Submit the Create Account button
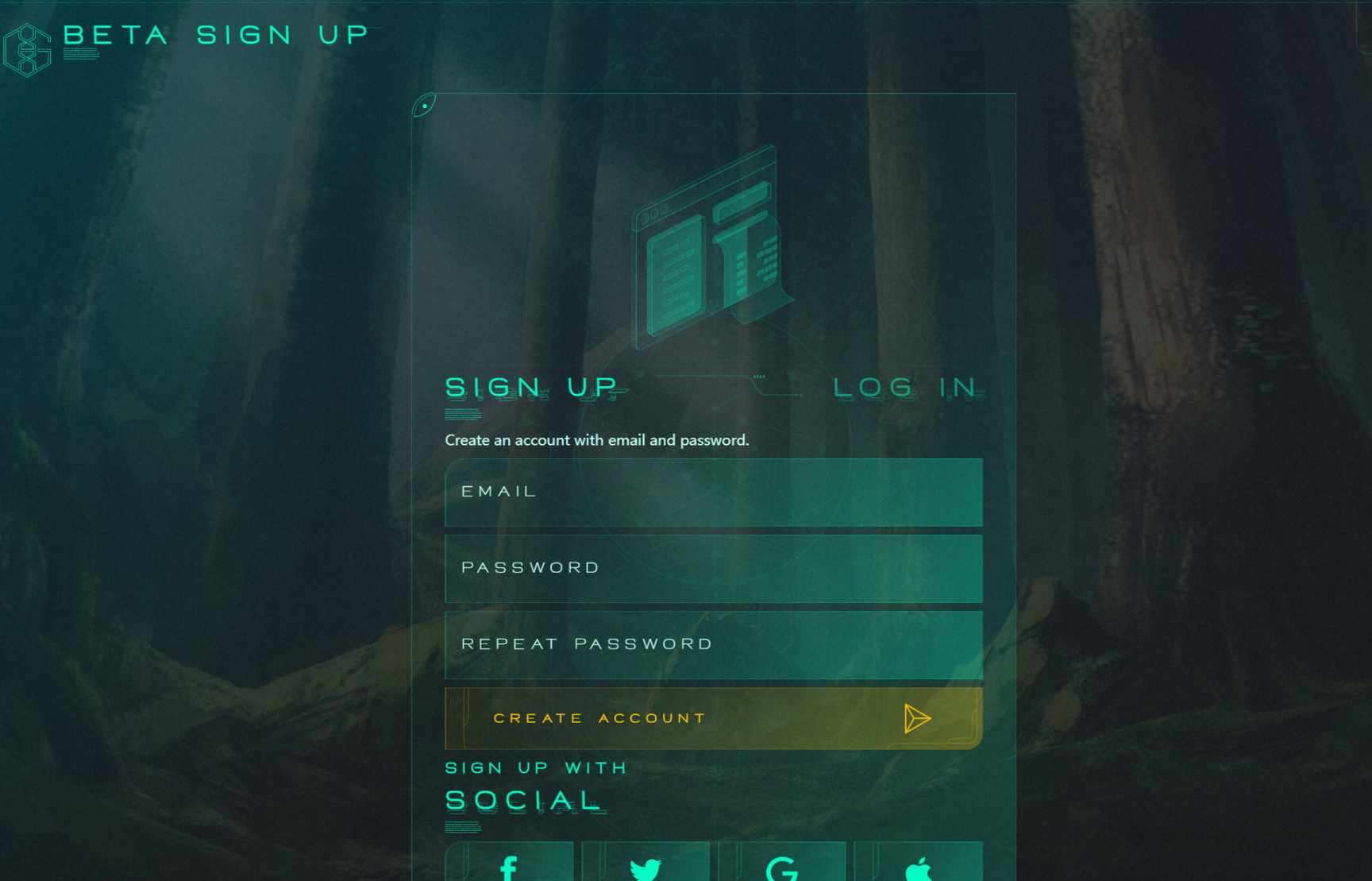1372x881 pixels. tap(713, 718)
